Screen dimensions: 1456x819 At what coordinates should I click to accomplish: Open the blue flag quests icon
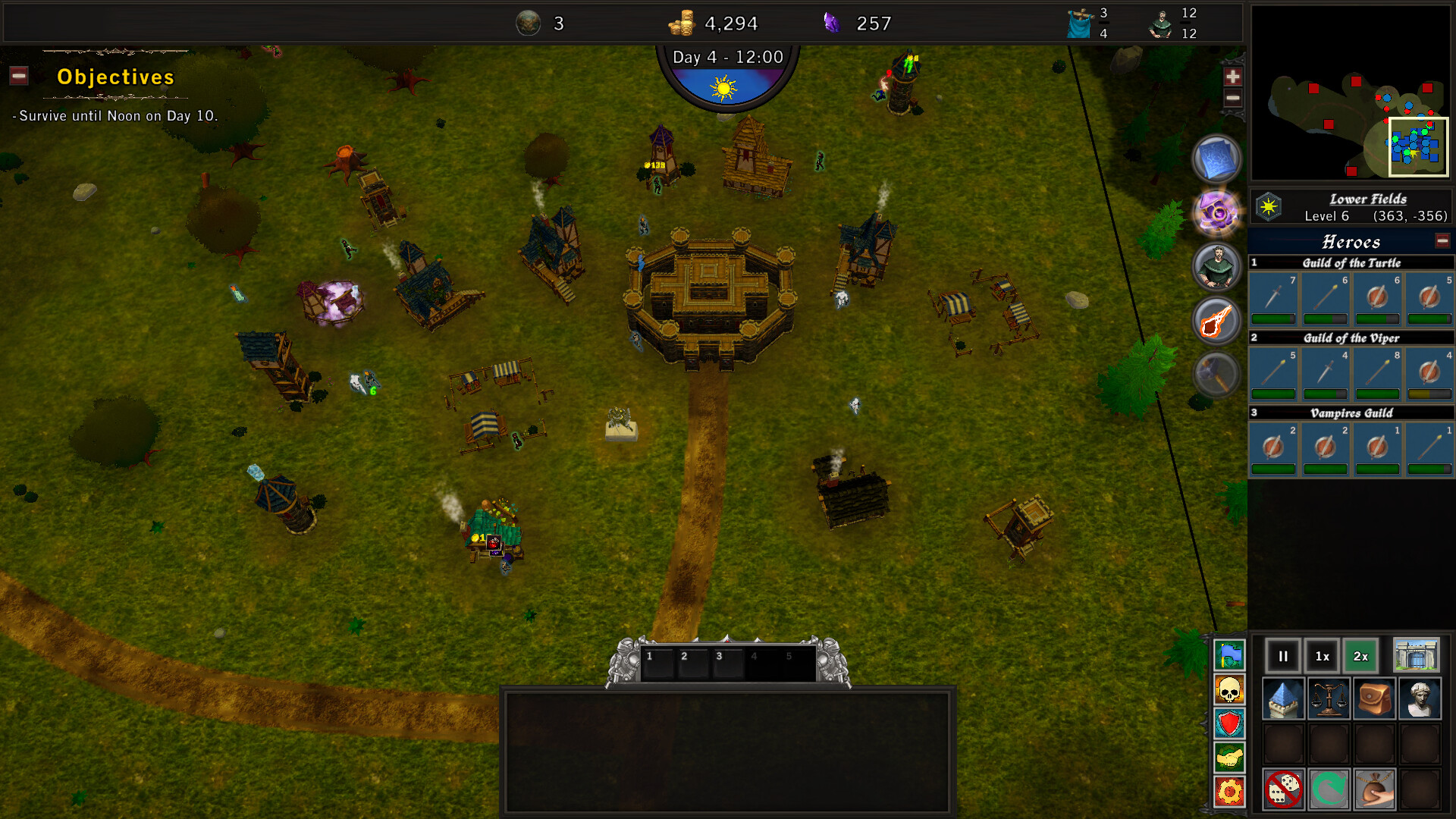pyautogui.click(x=1228, y=657)
